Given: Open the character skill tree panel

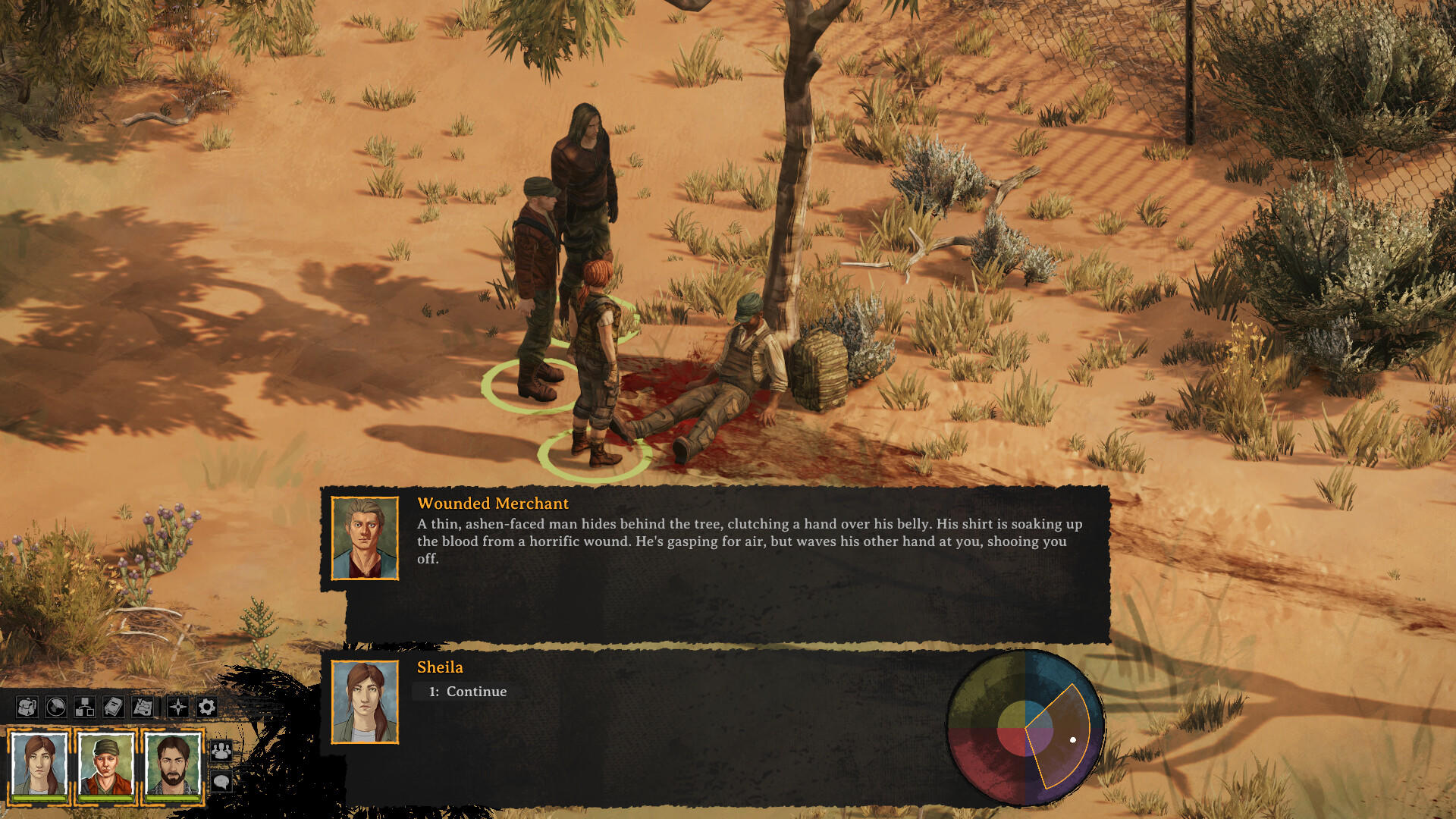Looking at the screenshot, I should 84,707.
